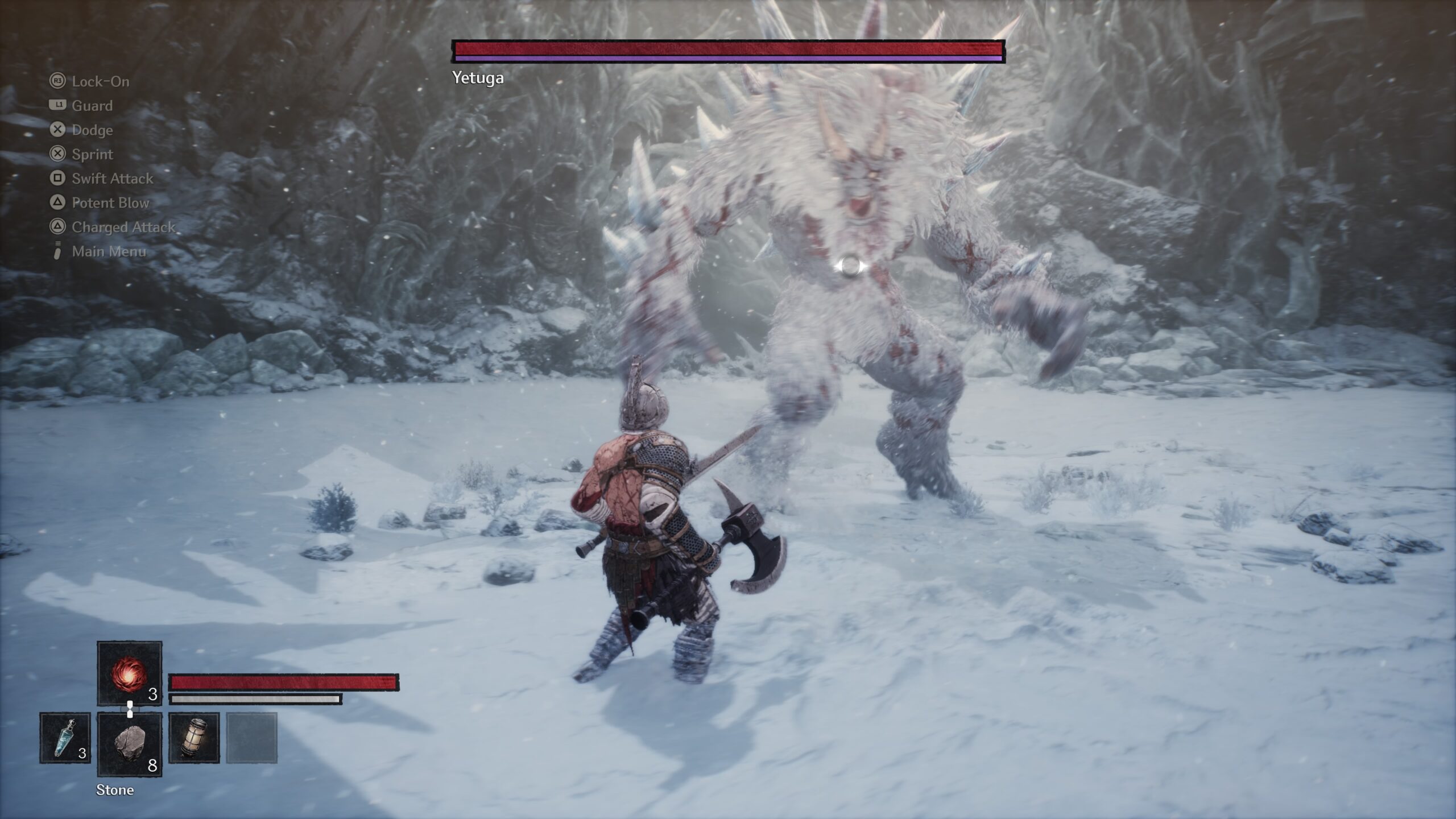Select the Stone quick item slot
Screen dimensions: 1456x819
130,744
